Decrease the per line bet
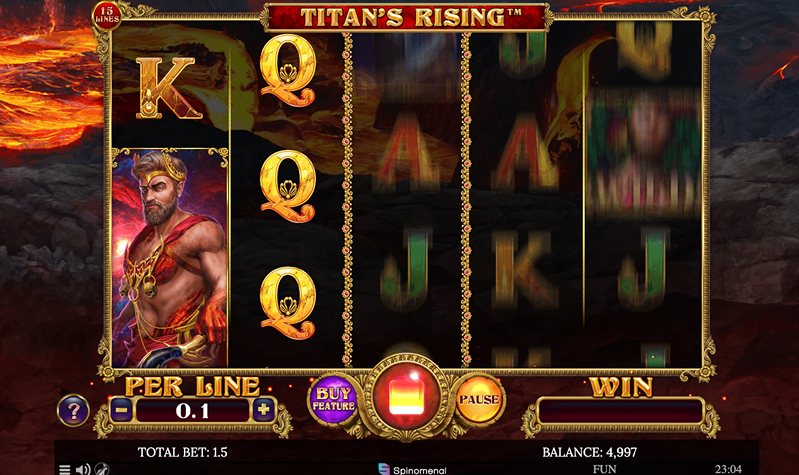799x475 pixels. [x=120, y=409]
